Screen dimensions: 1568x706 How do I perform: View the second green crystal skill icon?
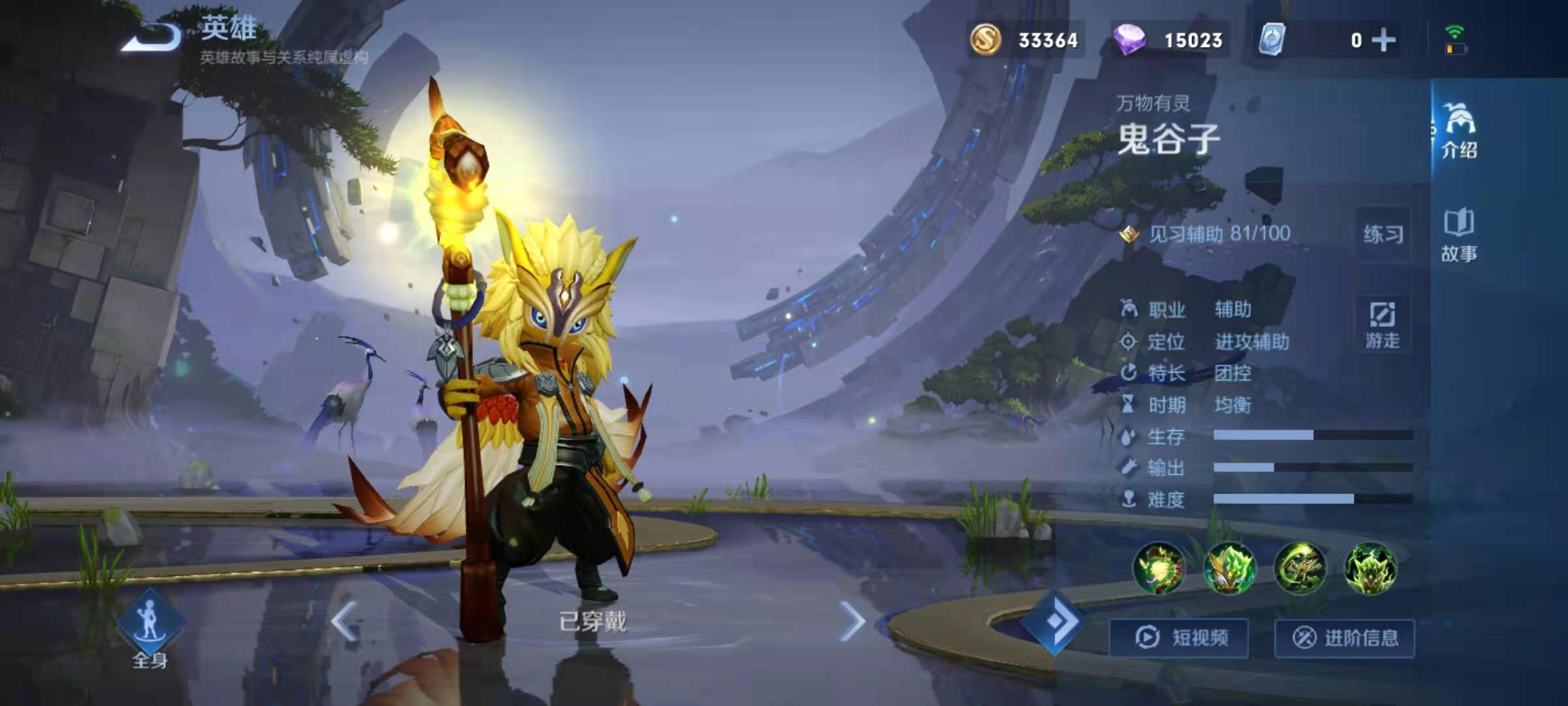pos(1230,569)
